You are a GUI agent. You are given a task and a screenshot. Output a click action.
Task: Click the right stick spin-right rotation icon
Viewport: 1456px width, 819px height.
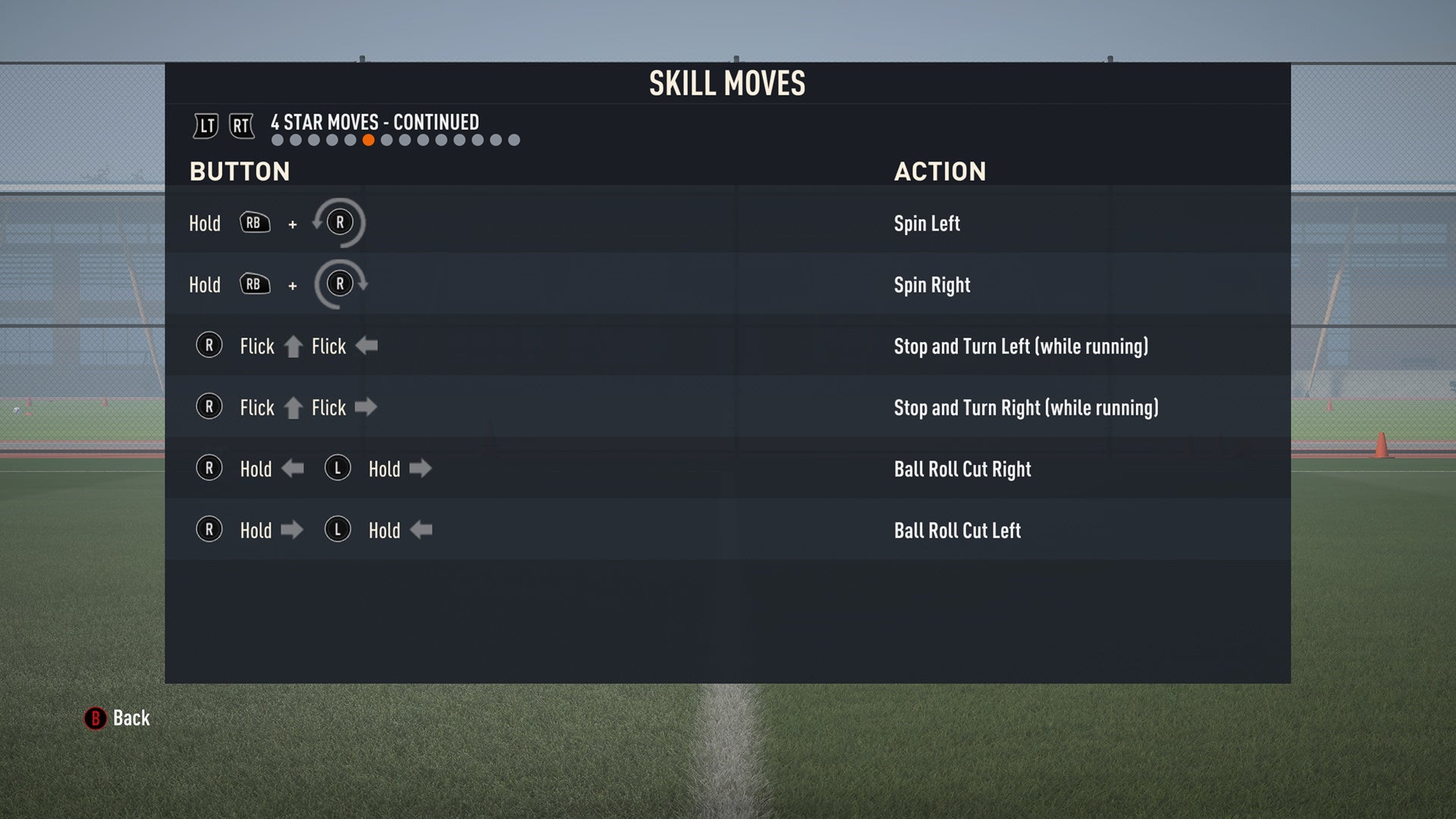[x=340, y=284]
